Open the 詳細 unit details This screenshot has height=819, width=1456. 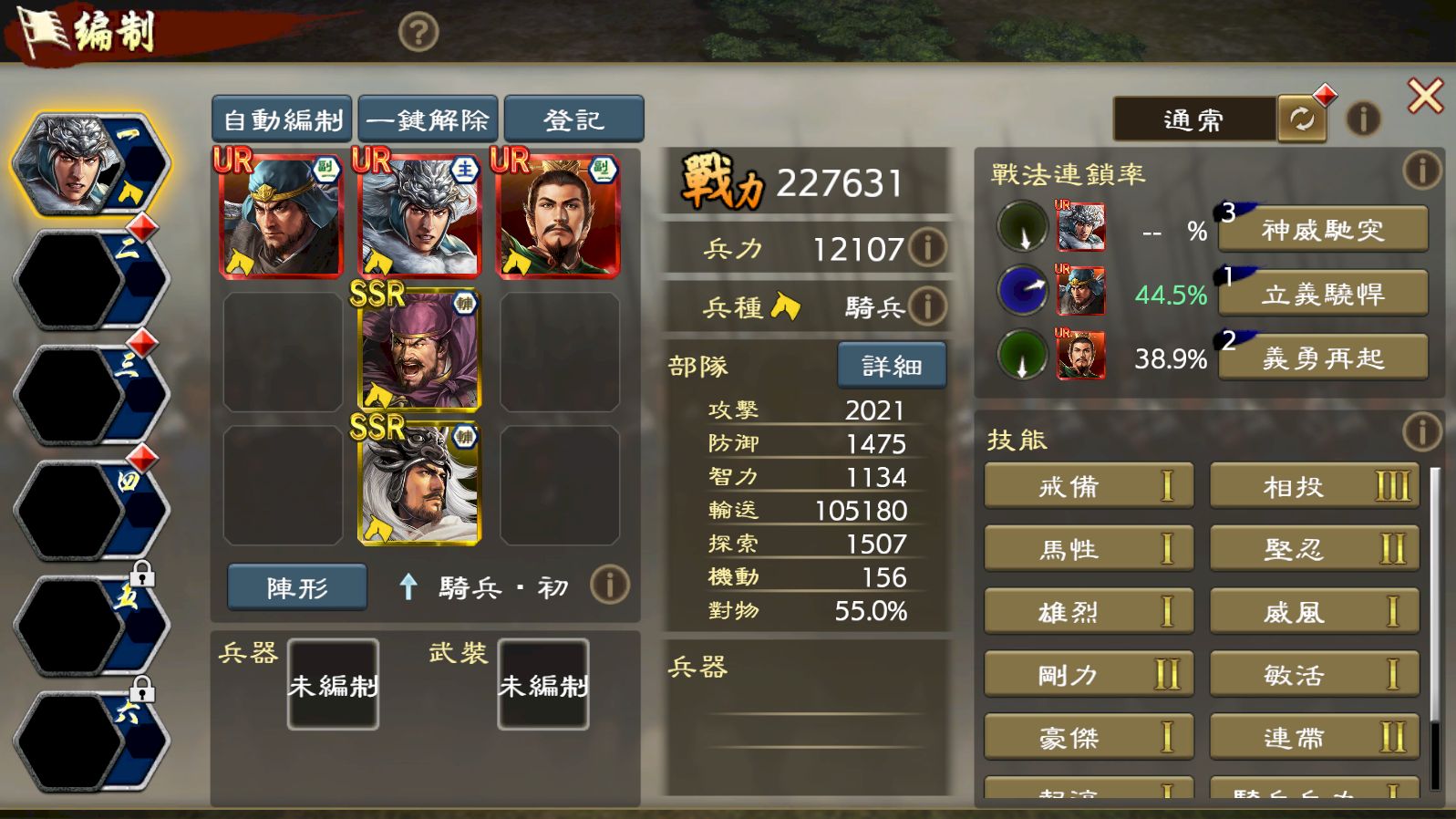891,366
